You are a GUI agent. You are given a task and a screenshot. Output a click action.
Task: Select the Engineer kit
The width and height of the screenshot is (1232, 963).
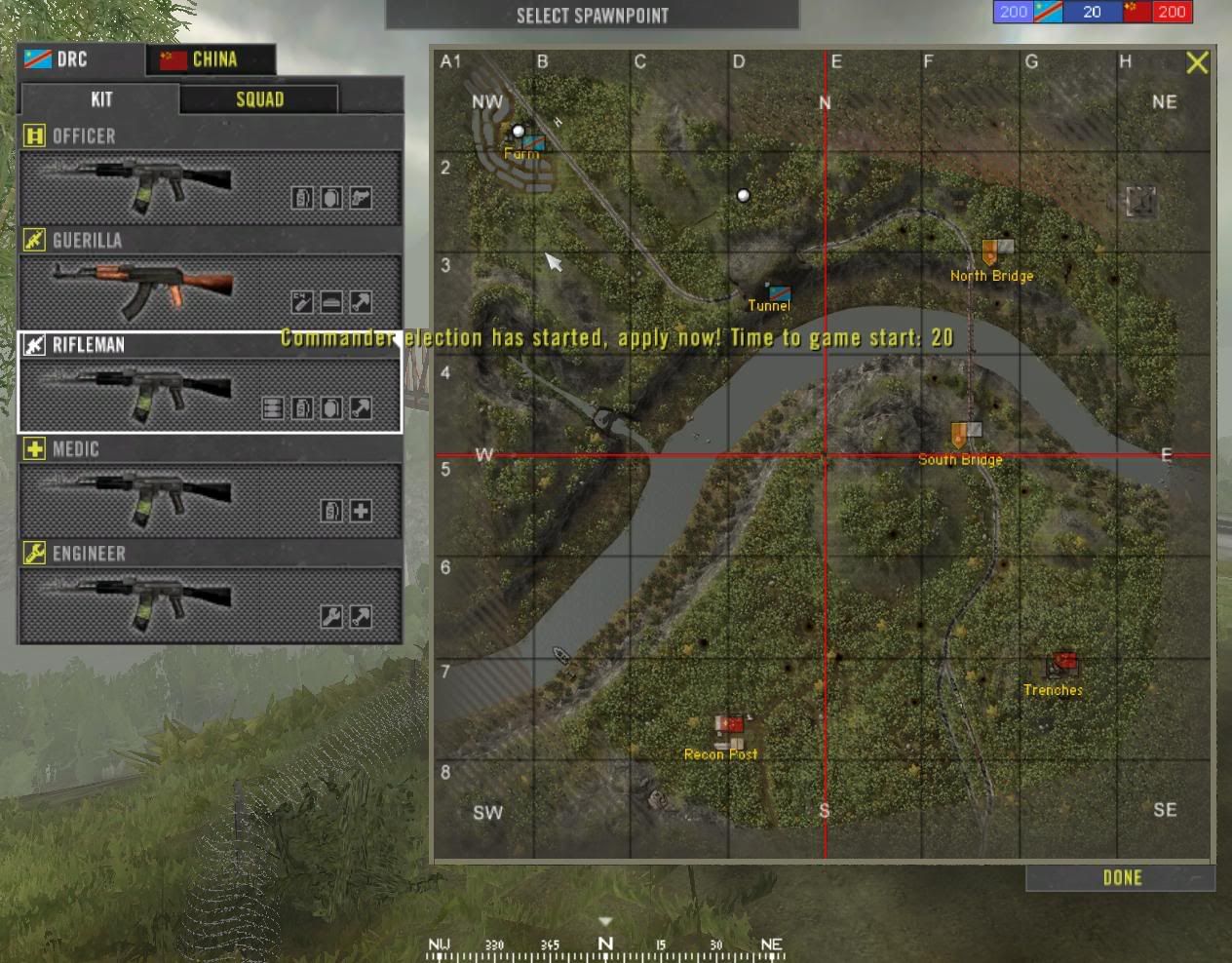click(x=211, y=604)
